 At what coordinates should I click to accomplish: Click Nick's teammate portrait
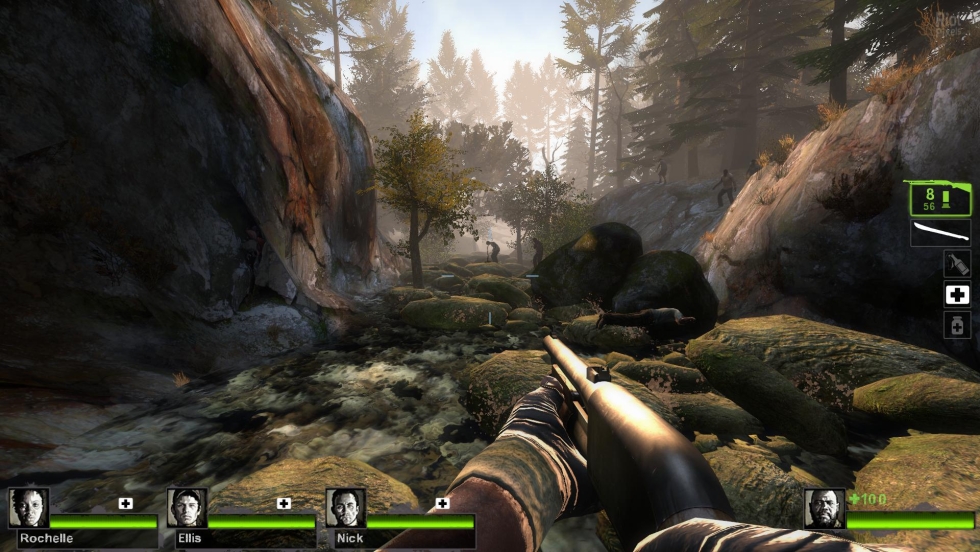(345, 508)
